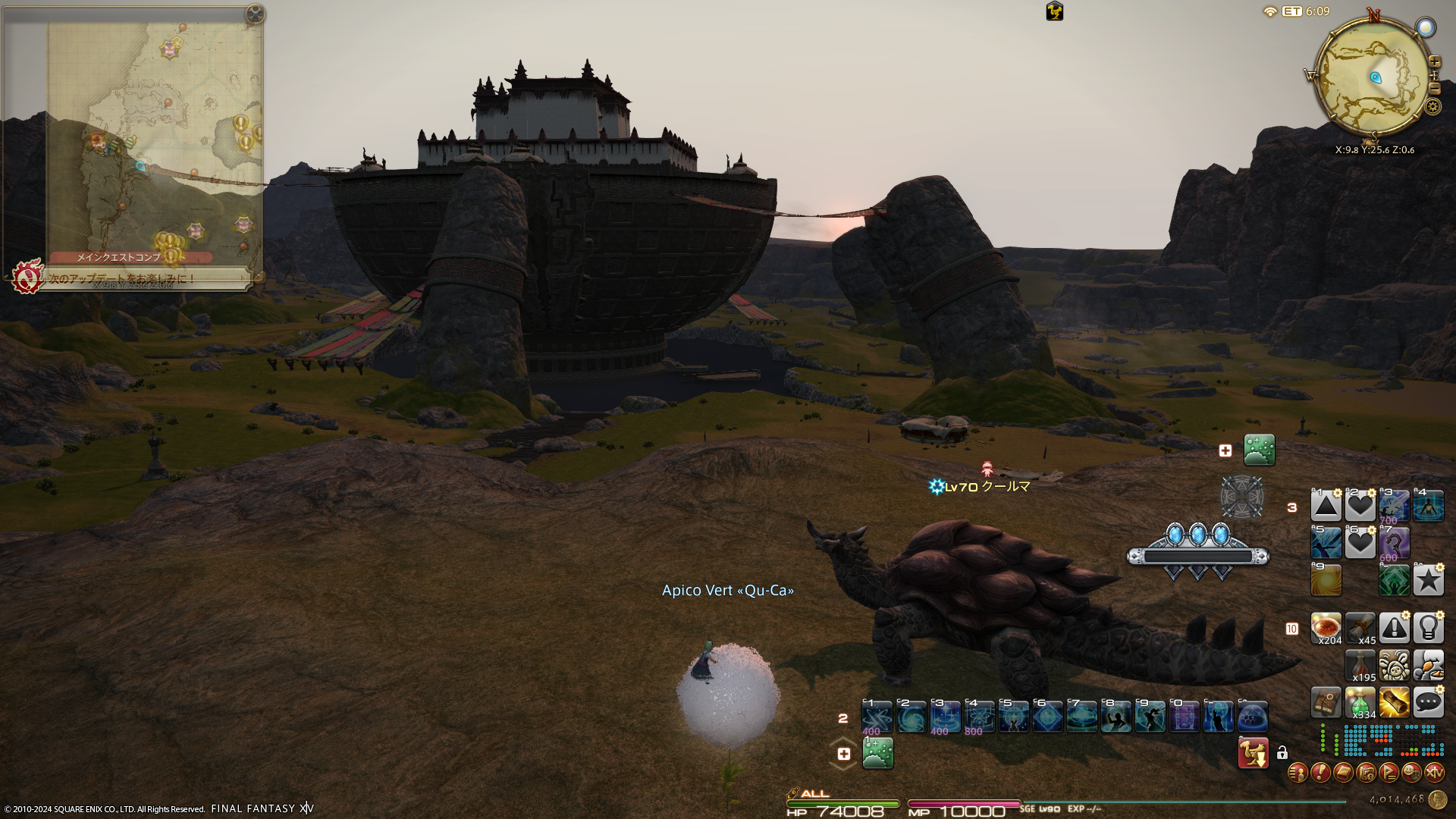Zoom in the minimap with plus button
The image size is (1456, 819).
coord(1434,61)
